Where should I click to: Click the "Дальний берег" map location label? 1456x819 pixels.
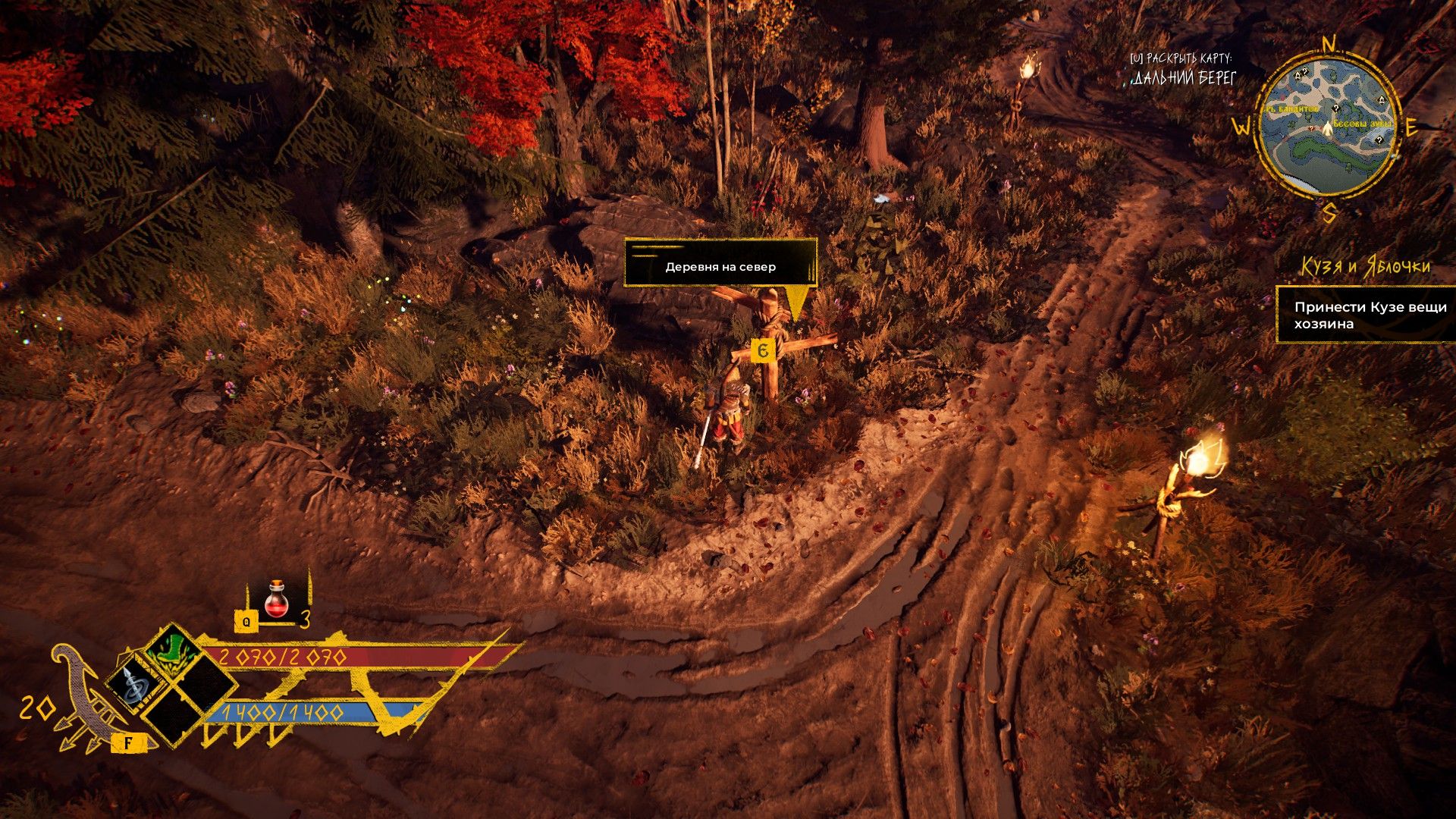click(x=1185, y=77)
